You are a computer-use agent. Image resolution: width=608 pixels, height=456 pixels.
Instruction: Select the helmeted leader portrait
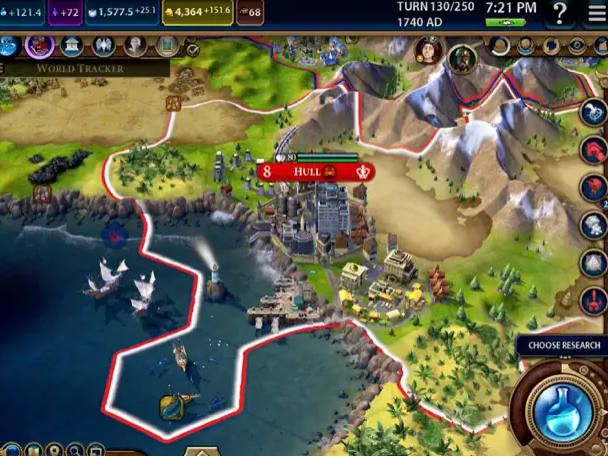pos(462,58)
